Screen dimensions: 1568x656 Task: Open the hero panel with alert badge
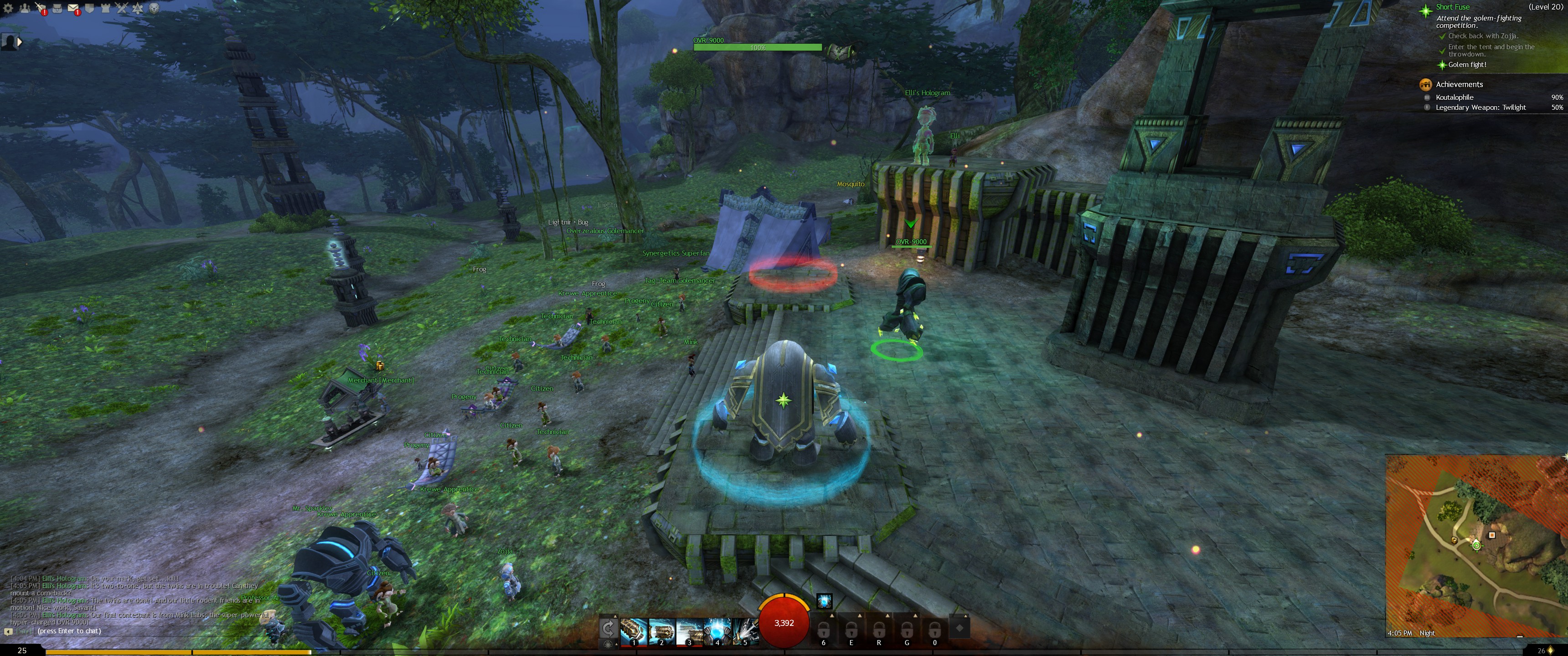pos(41,8)
